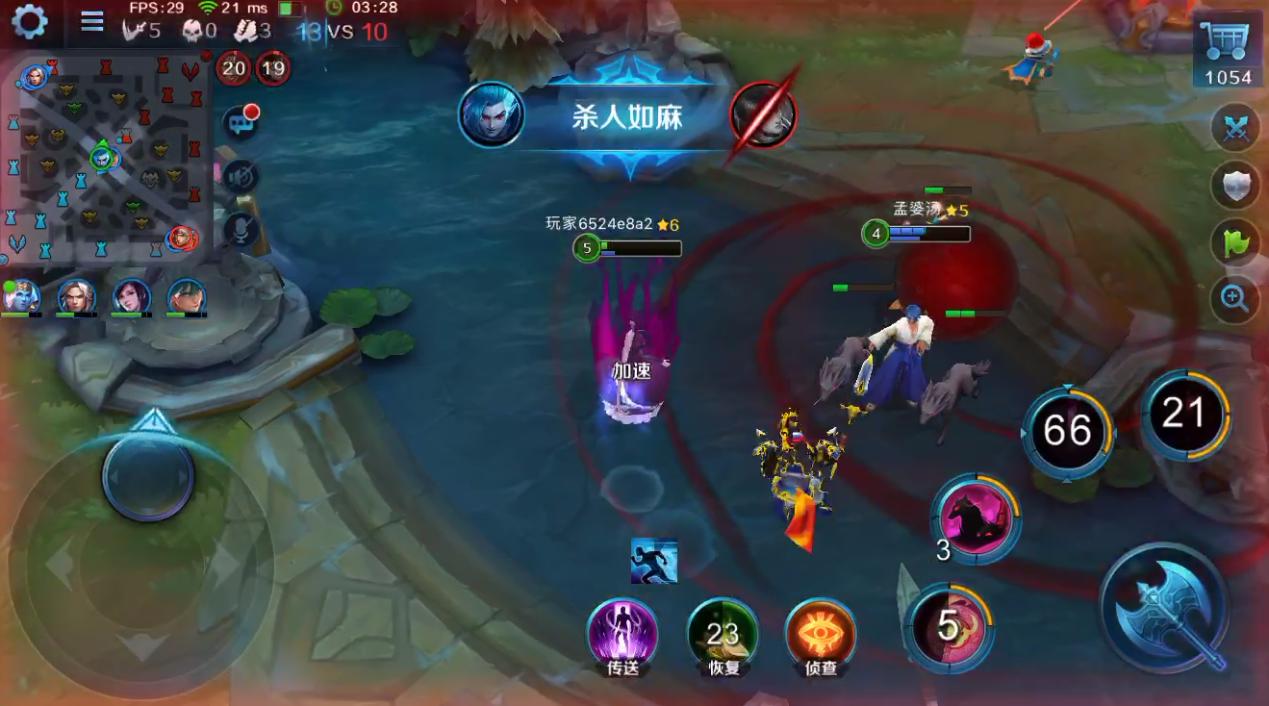The height and width of the screenshot is (706, 1269).
Task: Open the quick chat message bubble
Action: pos(240,122)
